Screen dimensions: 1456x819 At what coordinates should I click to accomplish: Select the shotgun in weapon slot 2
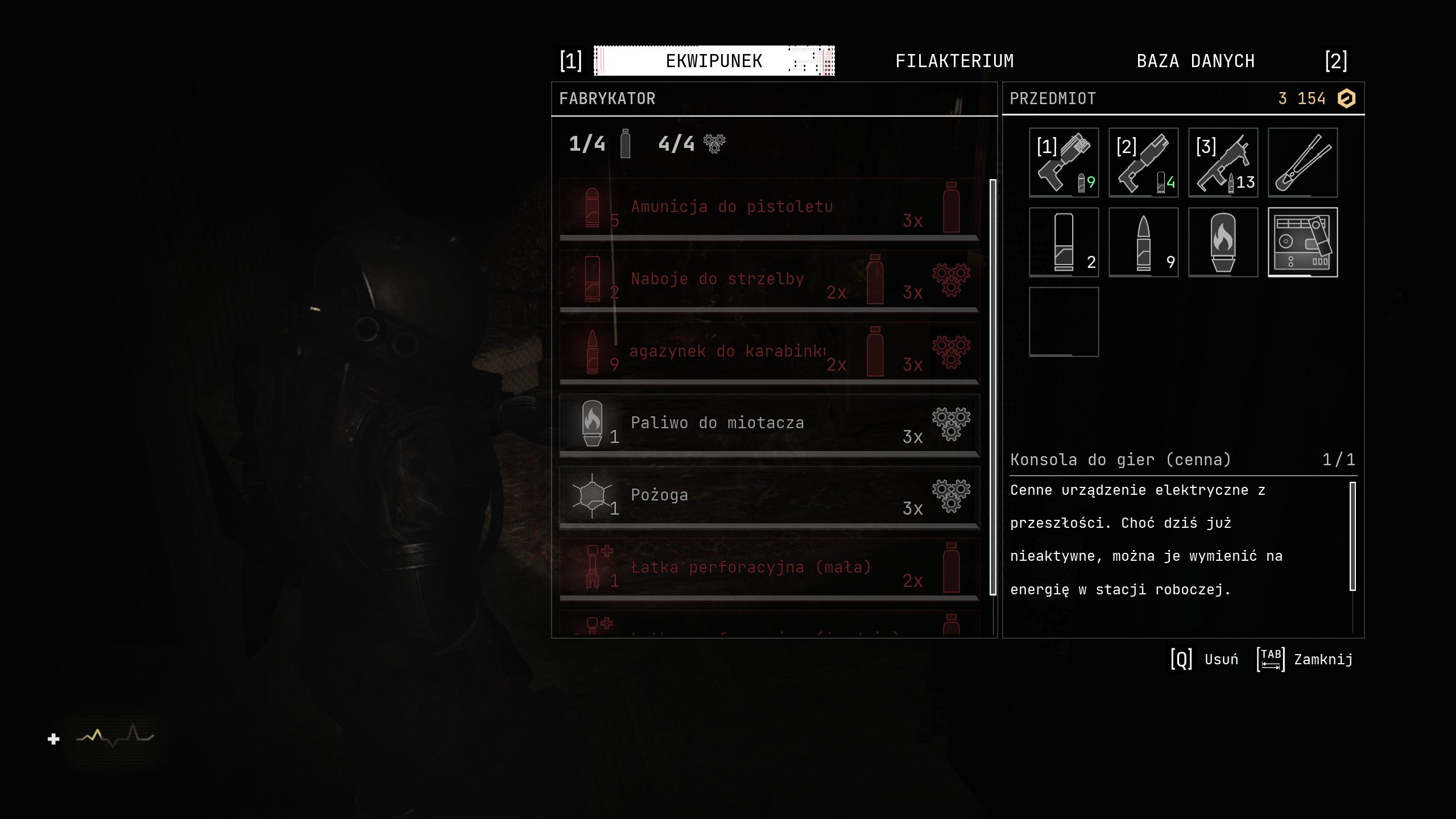pyautogui.click(x=1143, y=163)
